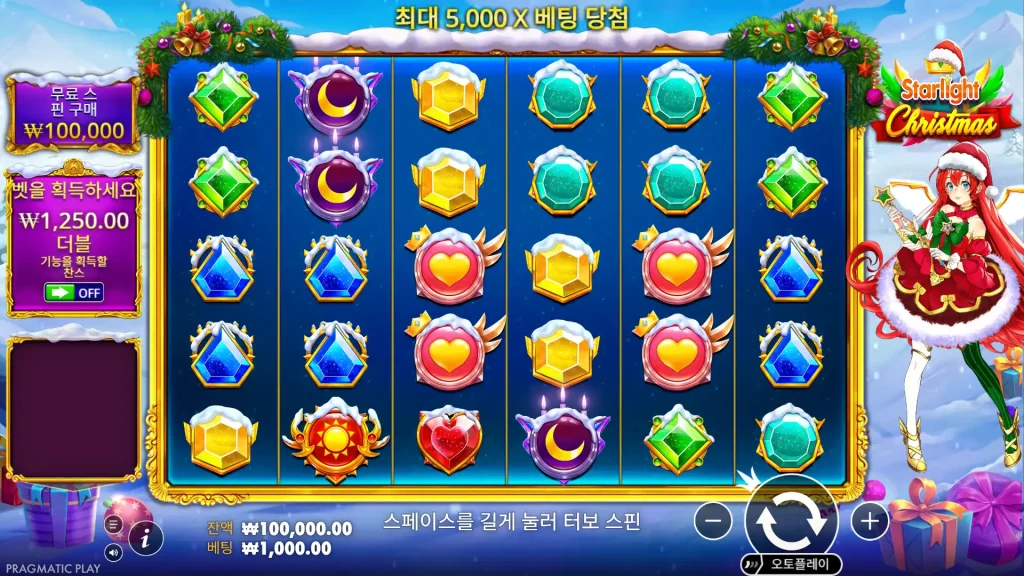Open the game info 'i' button

tap(146, 536)
